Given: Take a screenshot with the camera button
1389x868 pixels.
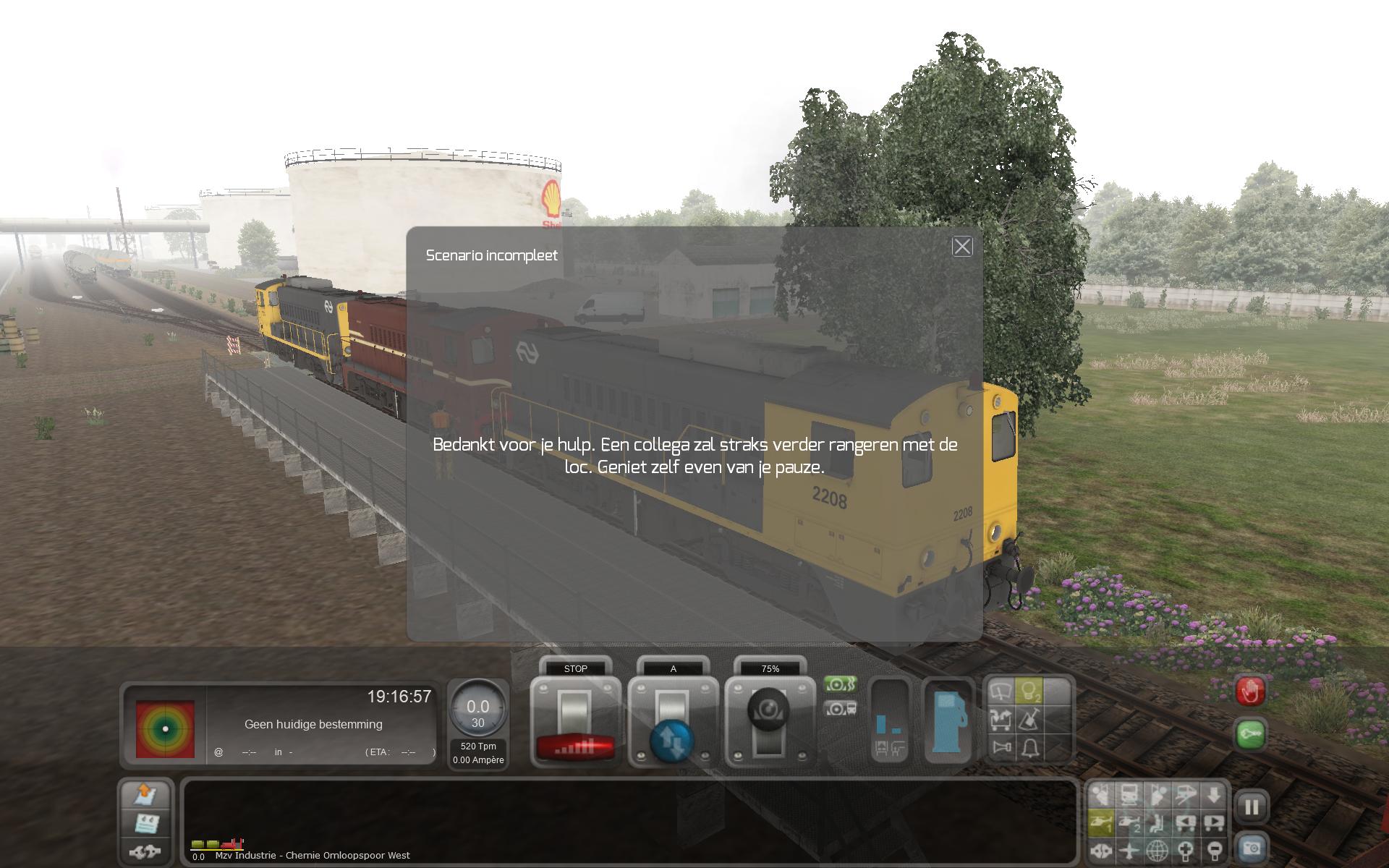Looking at the screenshot, I should pyautogui.click(x=1252, y=848).
